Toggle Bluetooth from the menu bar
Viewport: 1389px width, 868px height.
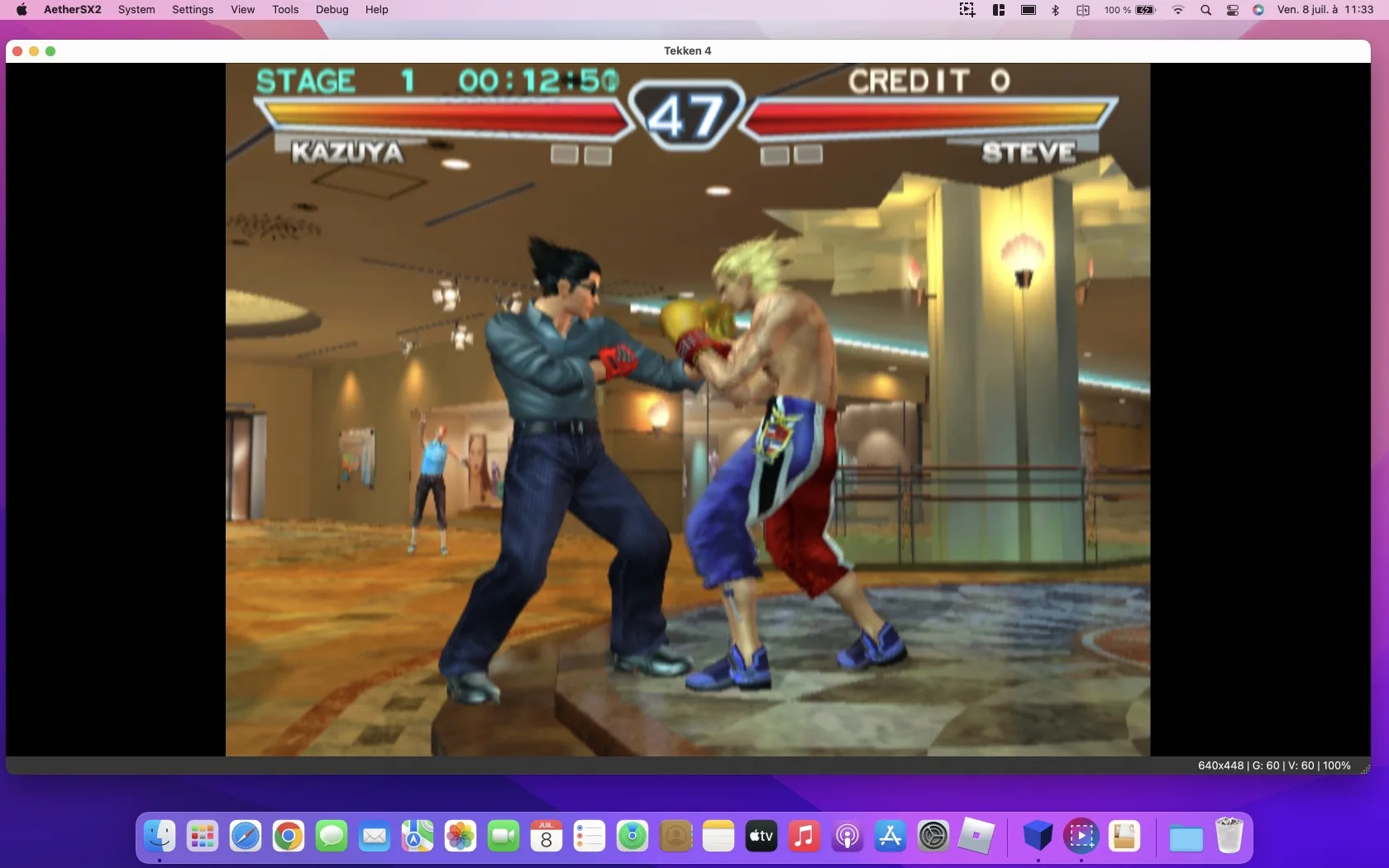tap(1054, 10)
